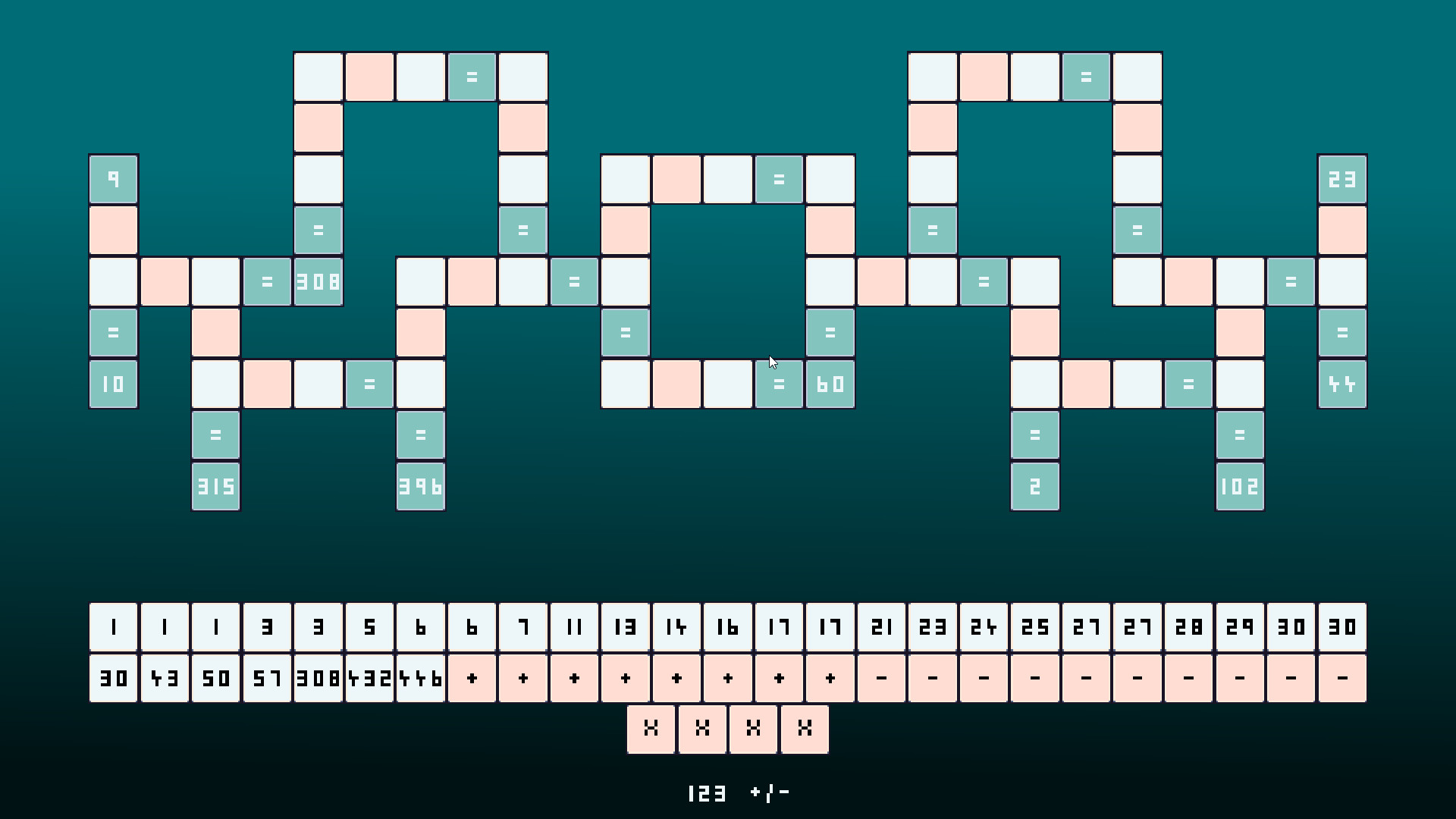Toggle the 123 number entry mode
This screenshot has height=819, width=1456.
pyautogui.click(x=707, y=793)
